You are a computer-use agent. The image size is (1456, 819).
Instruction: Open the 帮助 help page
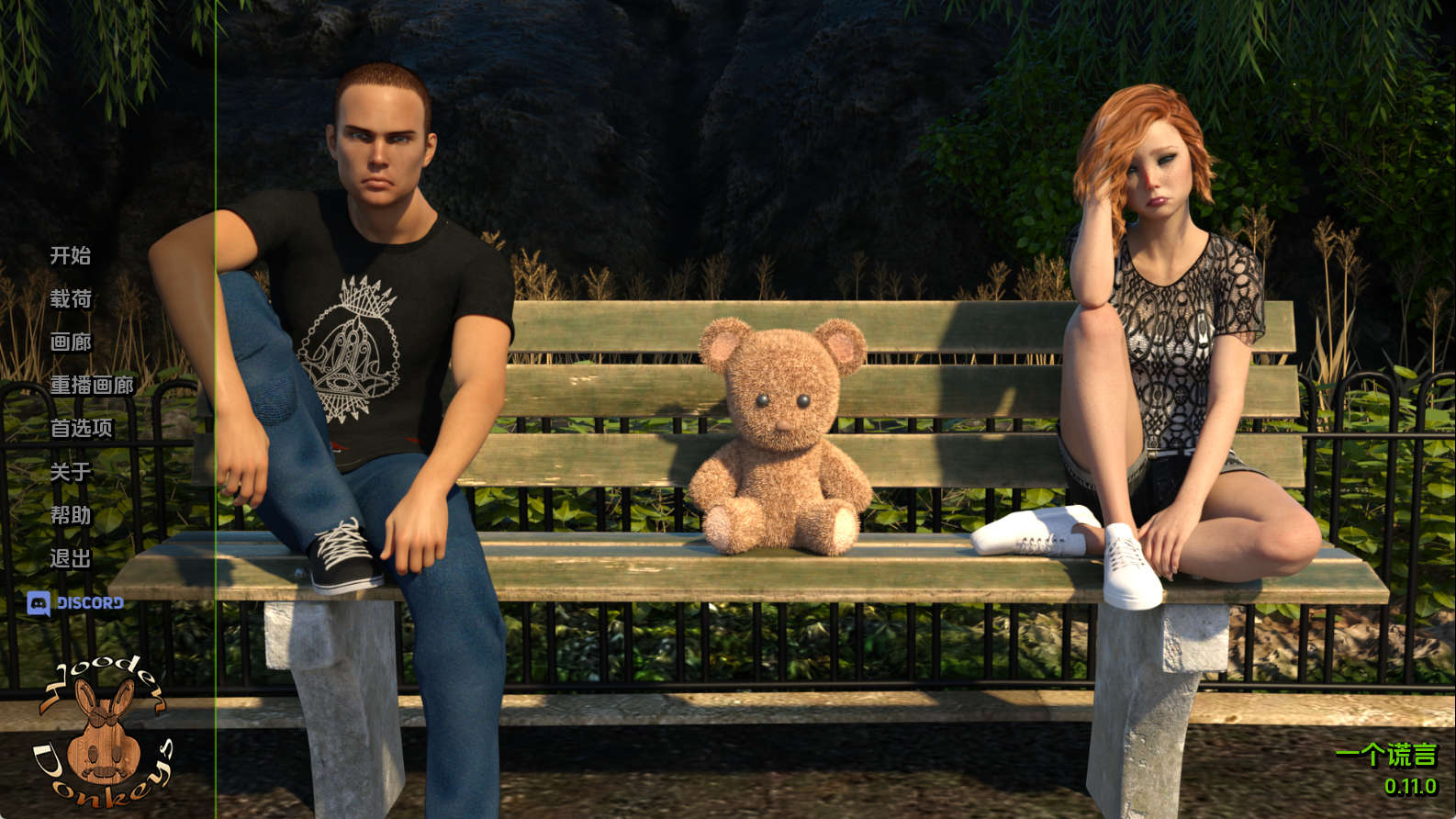(71, 515)
